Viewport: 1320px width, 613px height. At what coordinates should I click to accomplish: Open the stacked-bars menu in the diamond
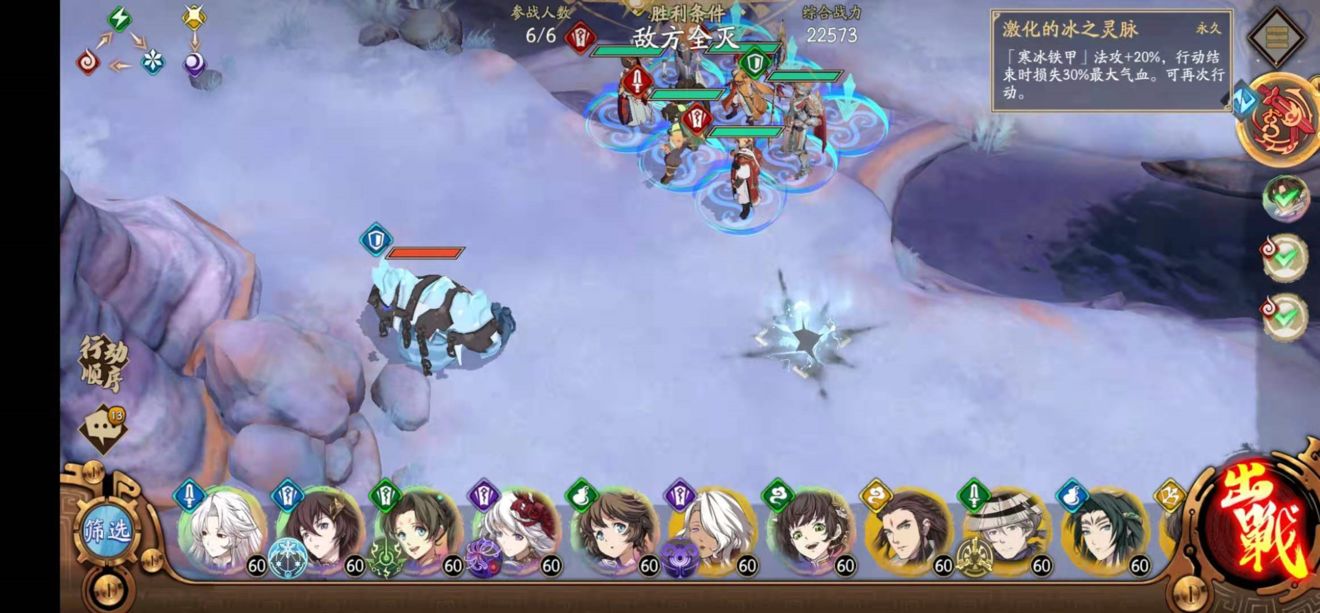pyautogui.click(x=1278, y=38)
